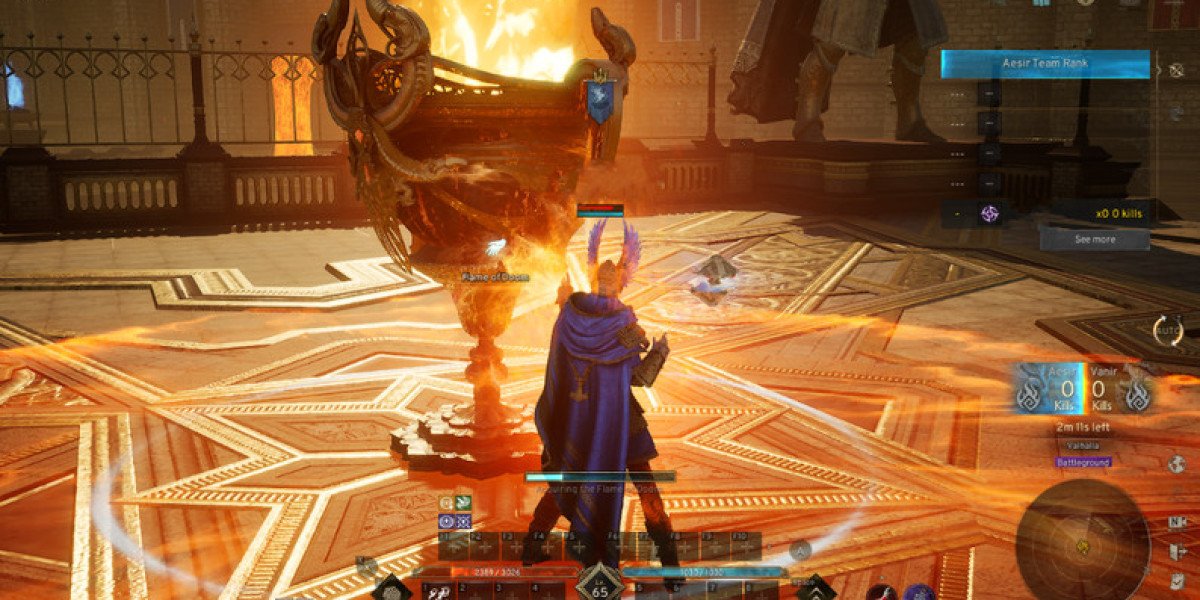
Task: Toggle the AUTO combat button
Action: click(1167, 331)
